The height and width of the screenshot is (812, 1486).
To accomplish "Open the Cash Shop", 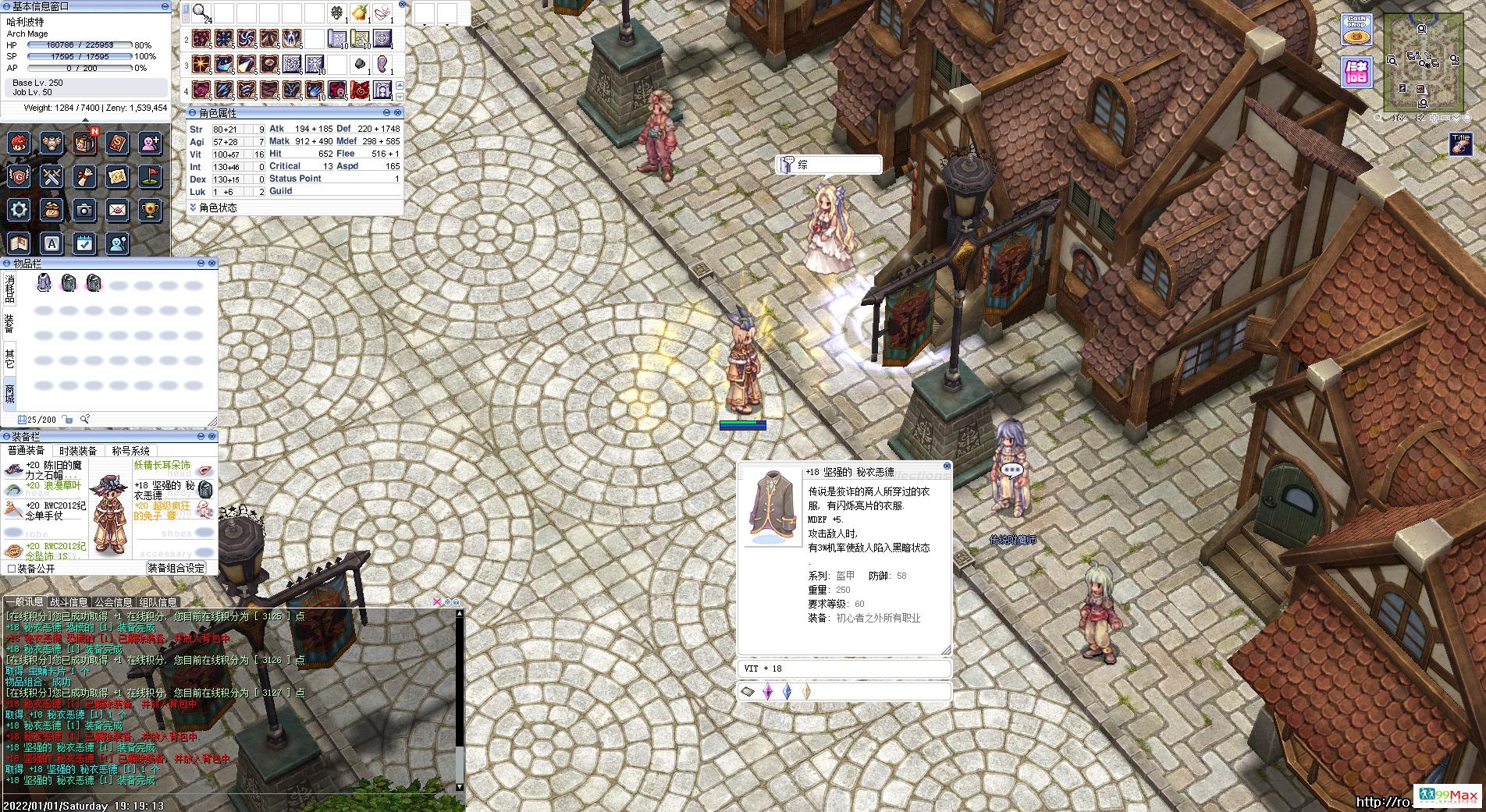I will click(1356, 29).
